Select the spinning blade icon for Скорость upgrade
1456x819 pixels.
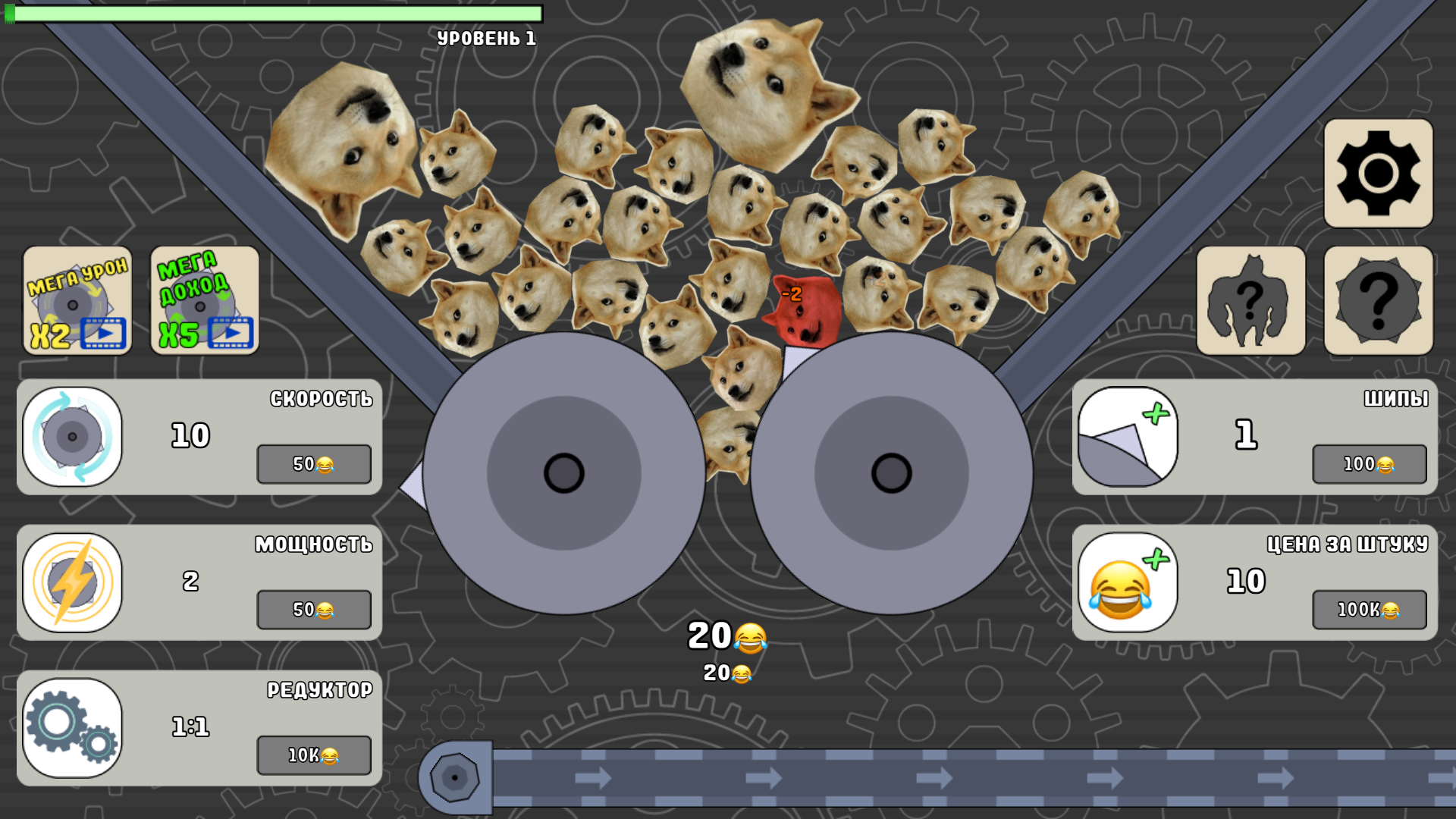[x=72, y=438]
